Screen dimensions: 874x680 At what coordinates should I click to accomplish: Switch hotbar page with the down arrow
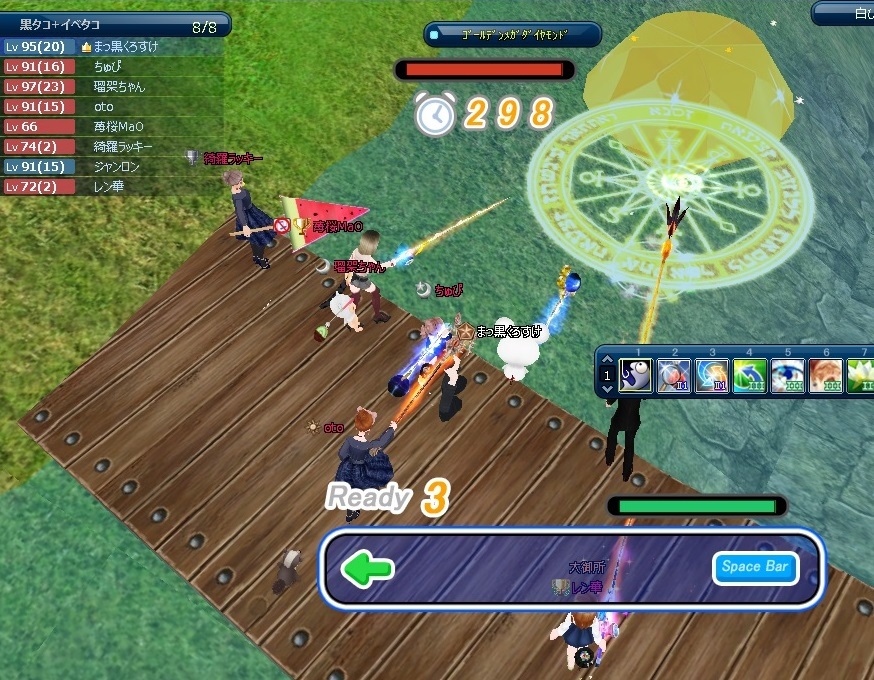[606, 389]
